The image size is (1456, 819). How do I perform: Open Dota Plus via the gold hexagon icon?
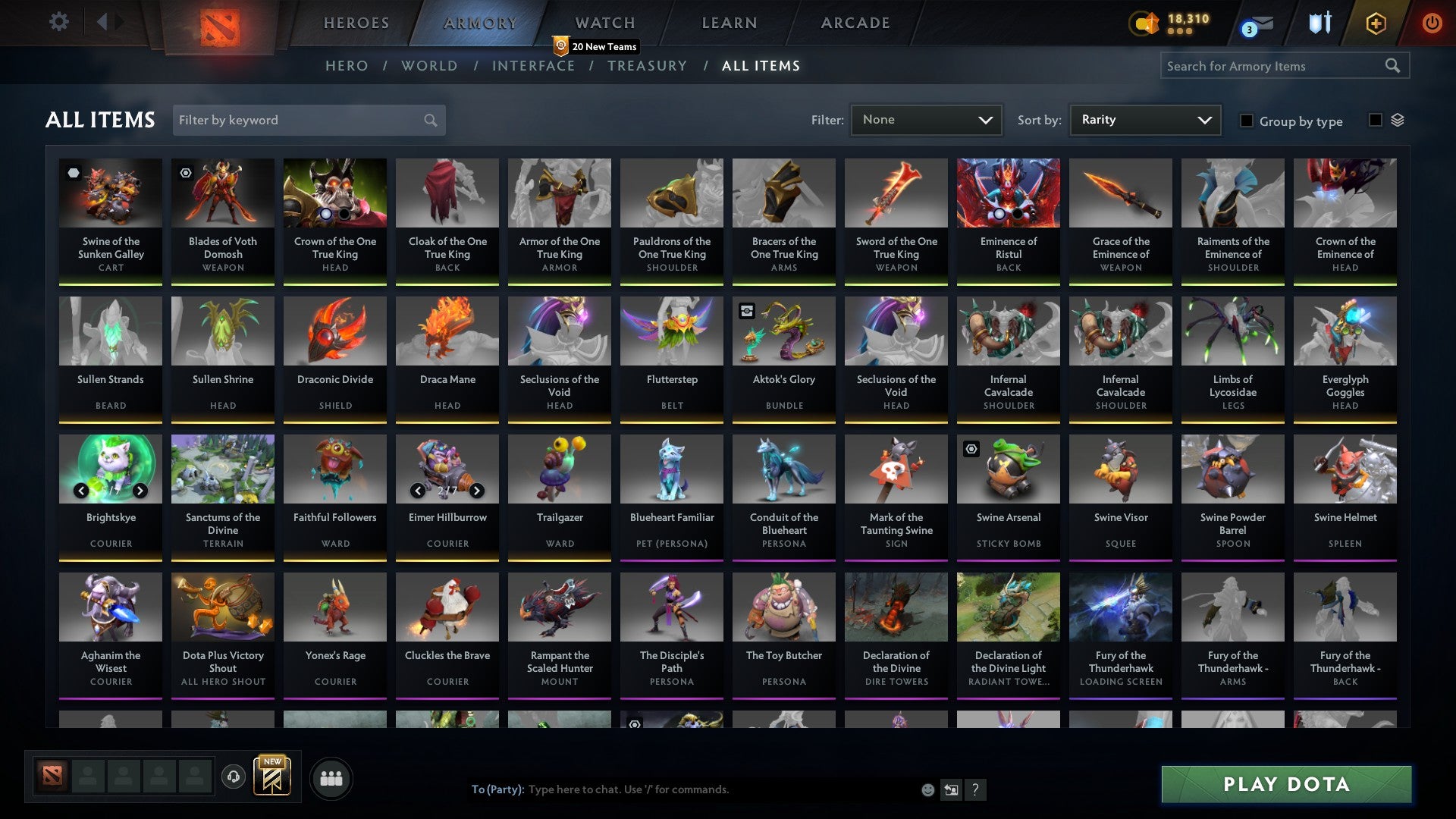(1375, 22)
